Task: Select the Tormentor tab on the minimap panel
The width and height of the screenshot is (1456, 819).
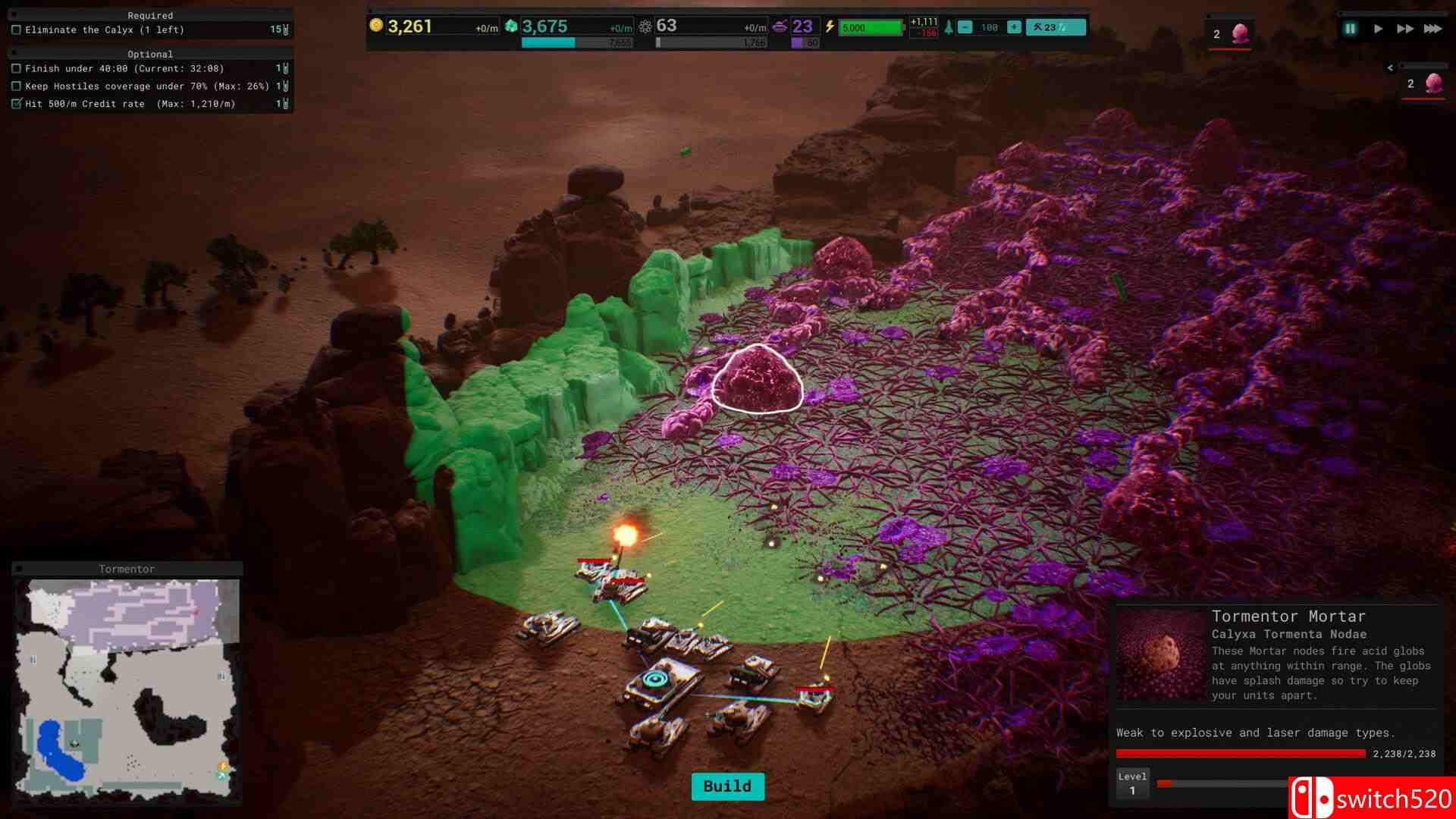Action: coord(127,569)
